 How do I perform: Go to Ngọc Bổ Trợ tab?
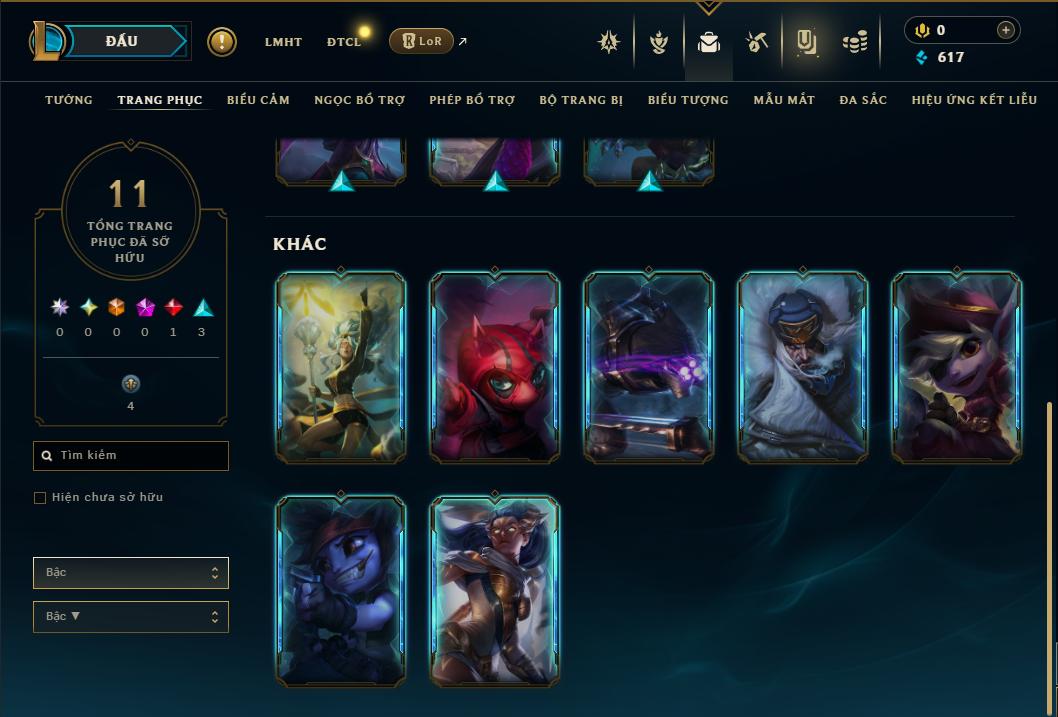pyautogui.click(x=359, y=100)
